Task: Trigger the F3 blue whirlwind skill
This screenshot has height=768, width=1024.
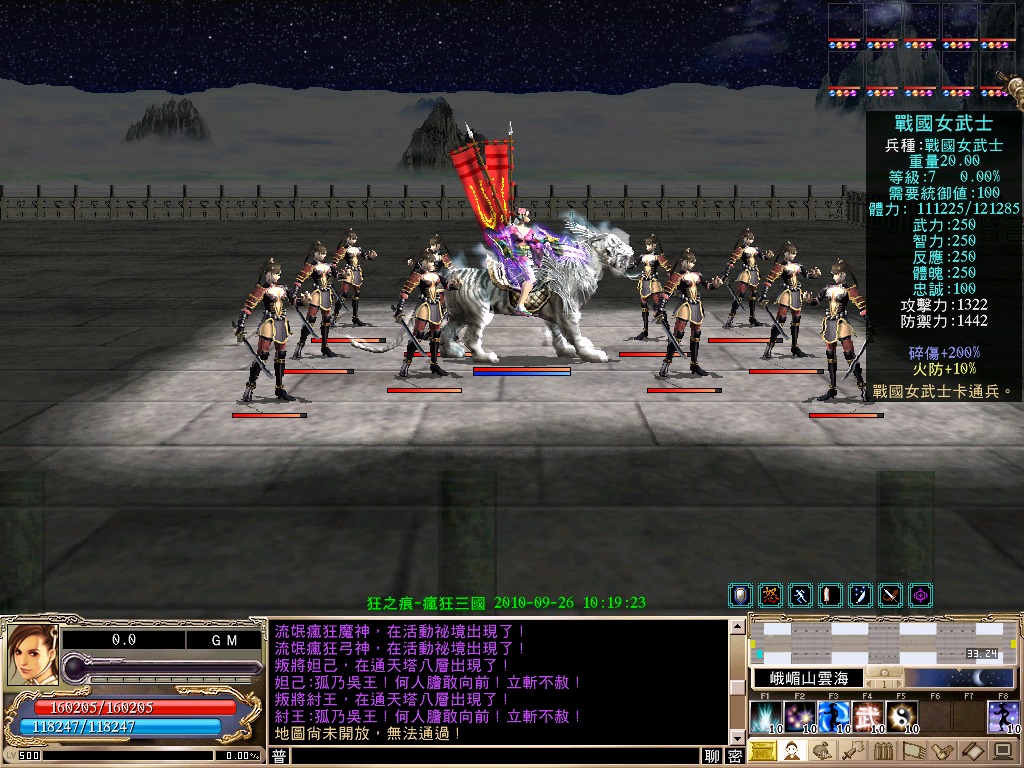Action: [x=834, y=717]
